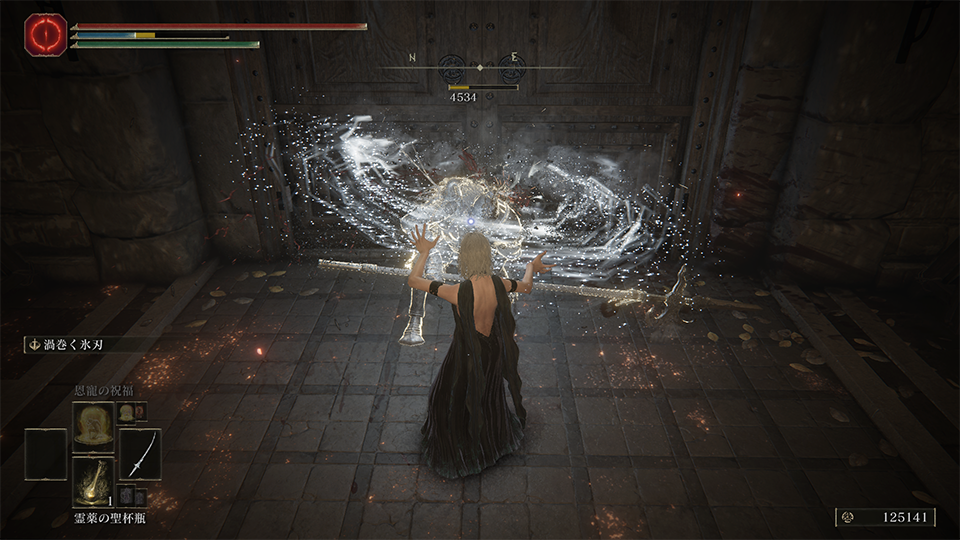
Task: Select the 恩寵の祝福 spell slot
Action: 92,425
